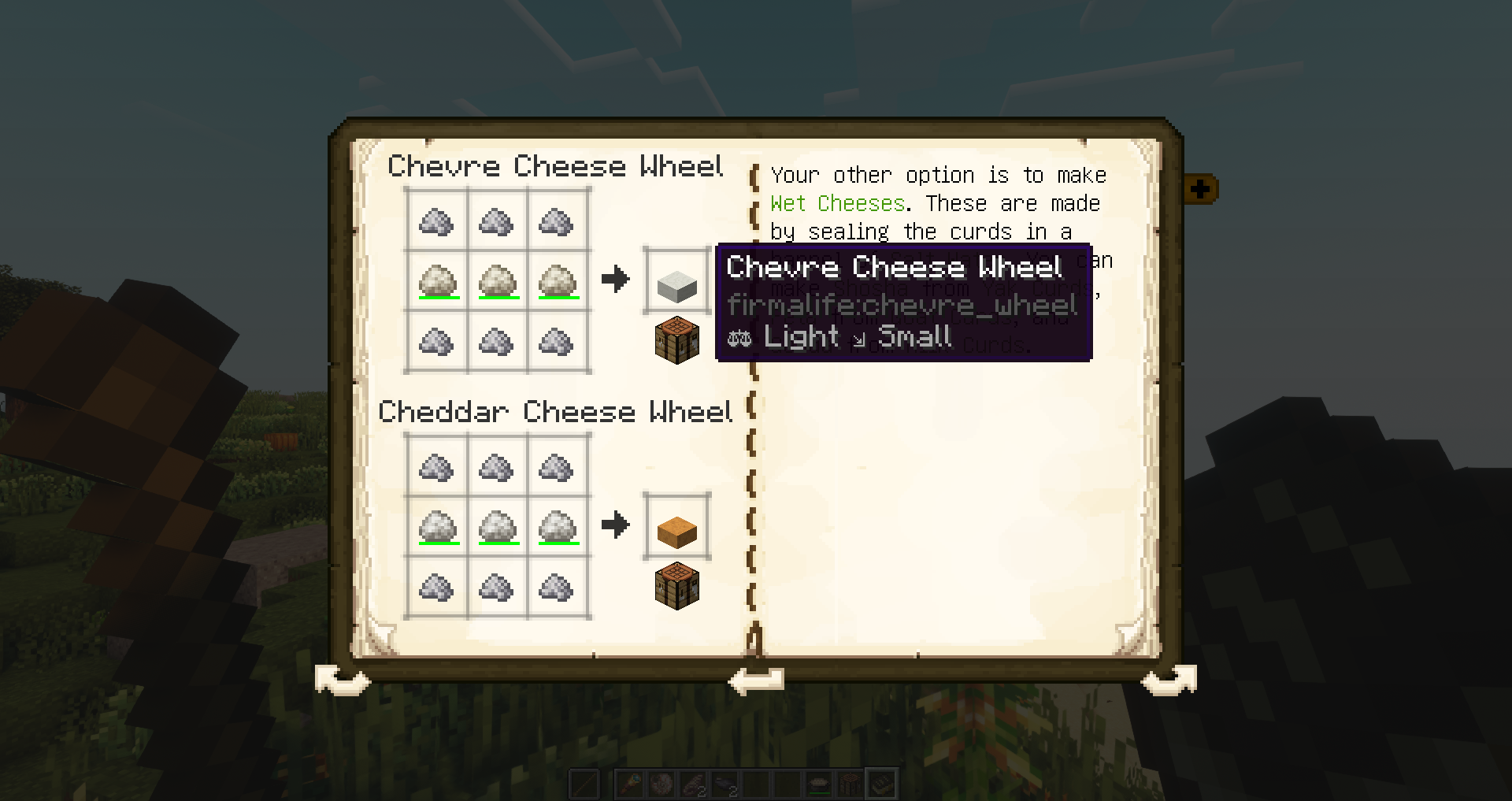Select the cheese wheel item in the hotbar
Screen dimensions: 1512x801
pos(661,785)
